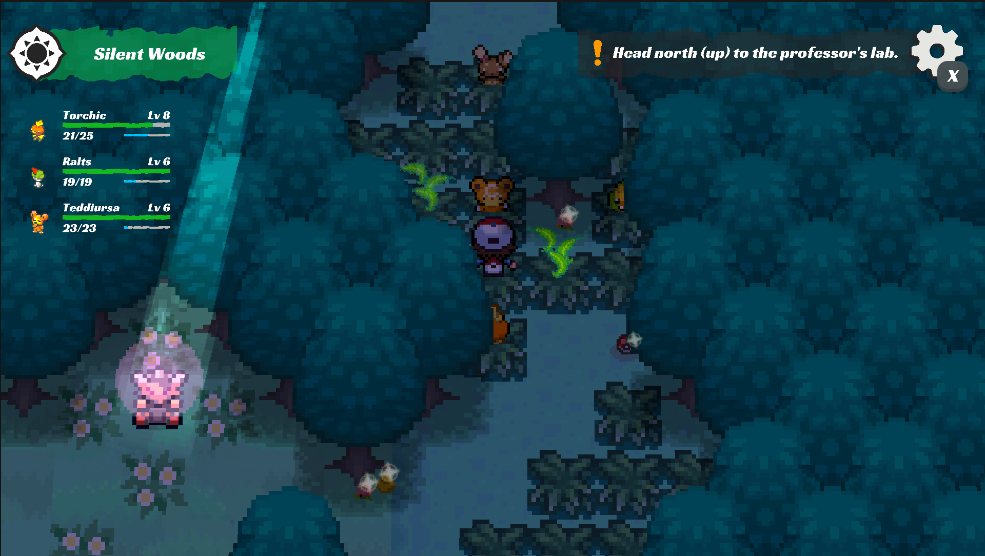Open the Silent Woods location banner

(150, 54)
